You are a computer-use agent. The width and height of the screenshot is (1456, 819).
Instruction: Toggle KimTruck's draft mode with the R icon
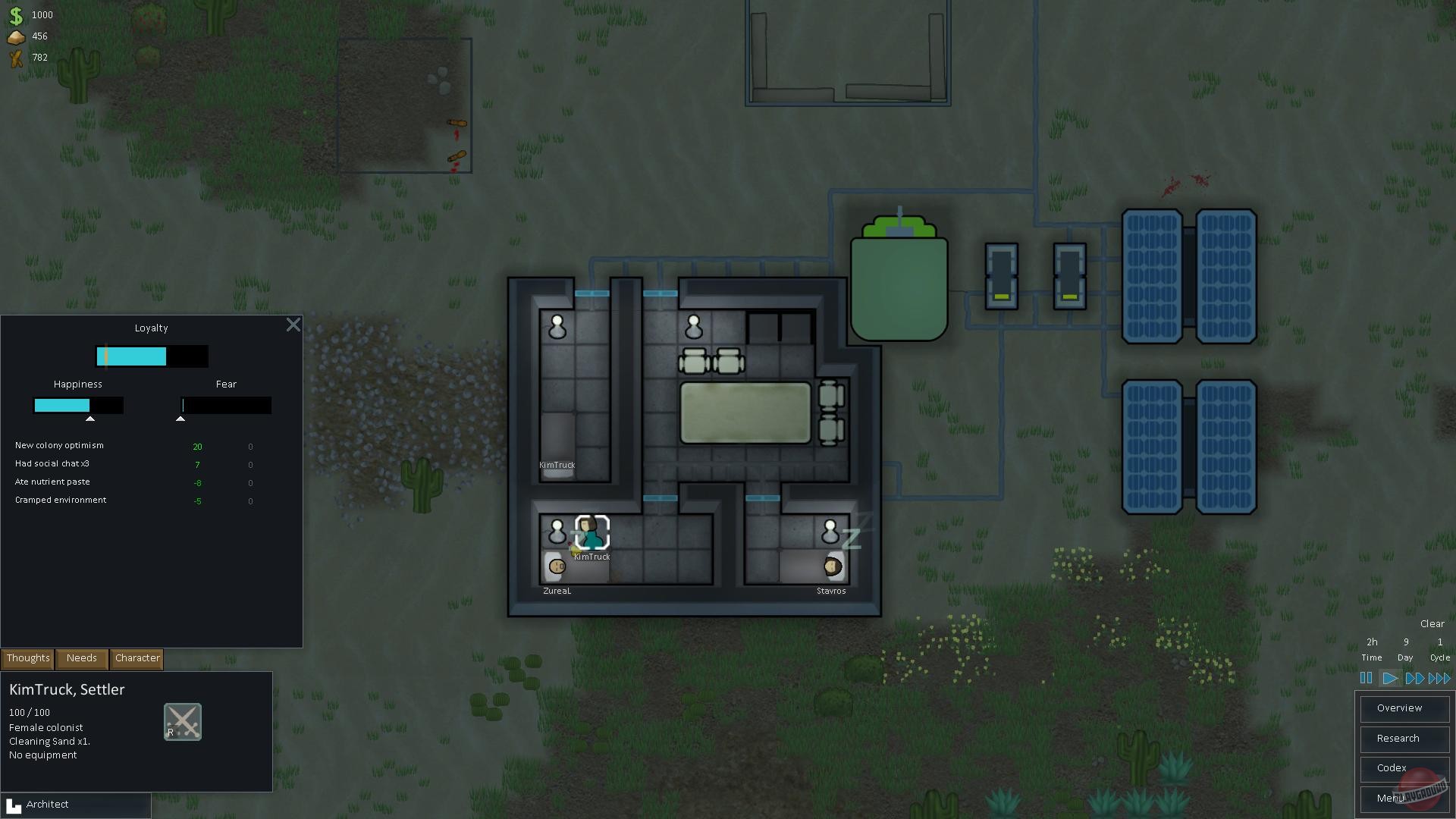coord(172,733)
